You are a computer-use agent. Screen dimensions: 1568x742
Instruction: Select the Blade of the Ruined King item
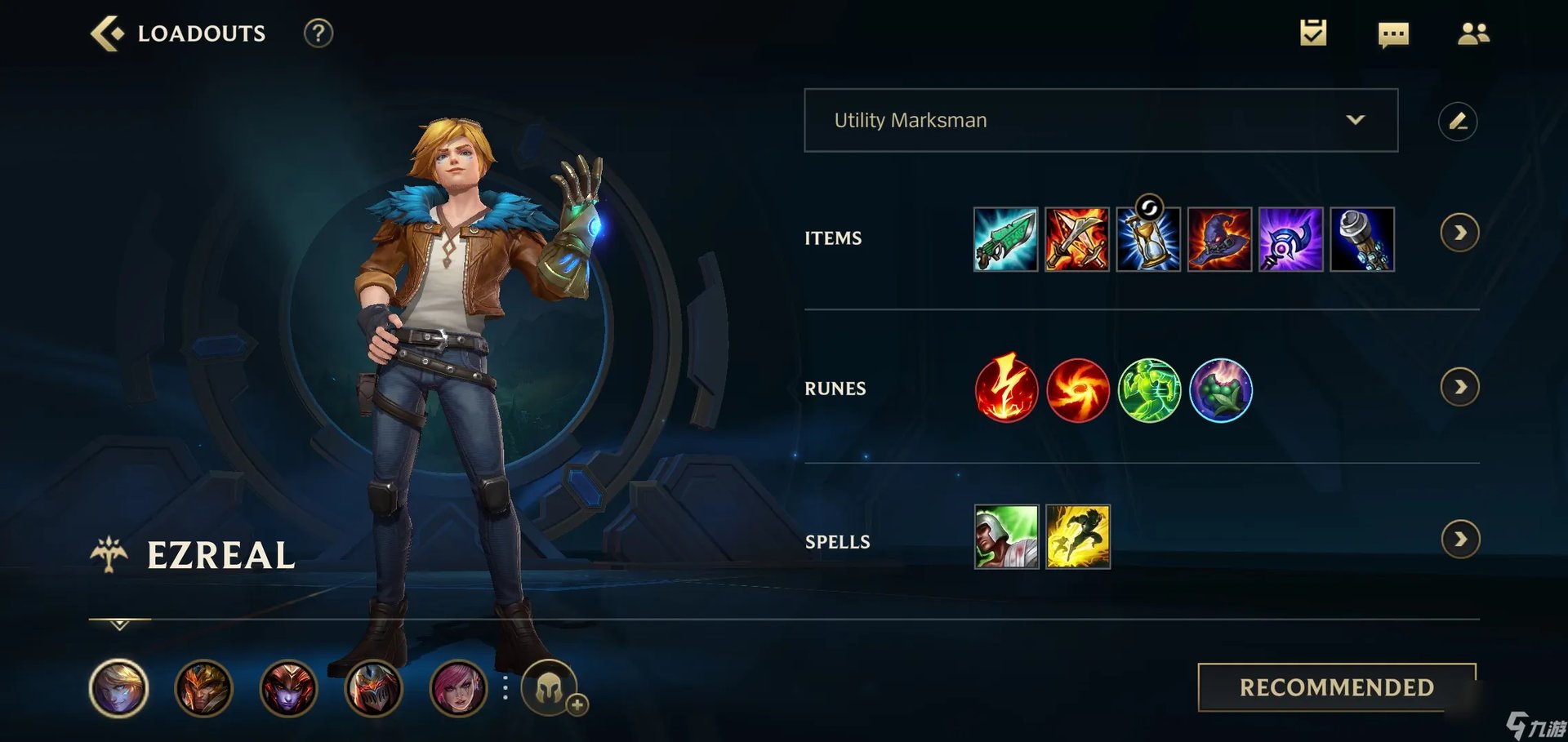(1006, 238)
